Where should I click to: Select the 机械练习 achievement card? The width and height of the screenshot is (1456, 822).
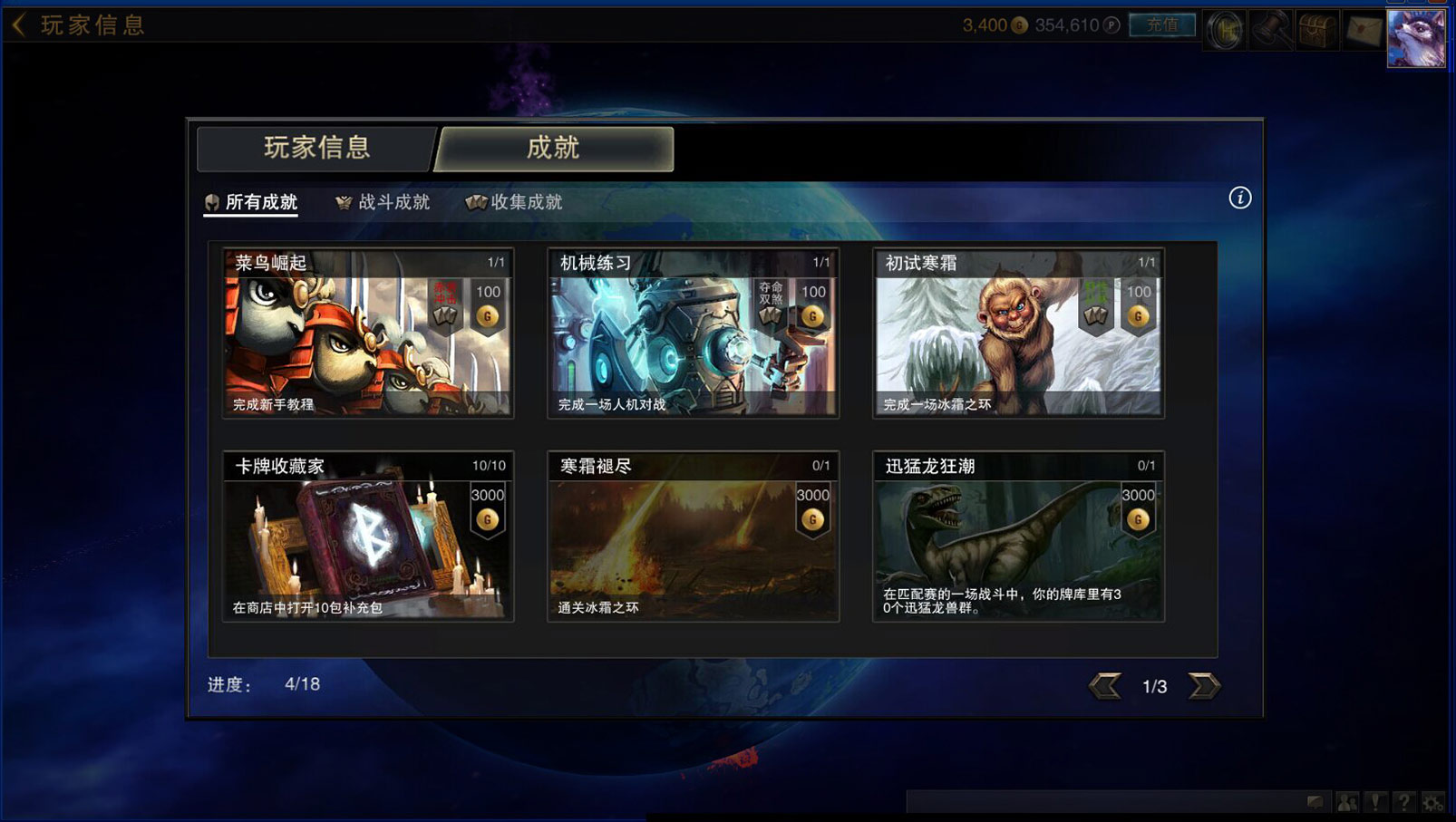click(x=693, y=334)
